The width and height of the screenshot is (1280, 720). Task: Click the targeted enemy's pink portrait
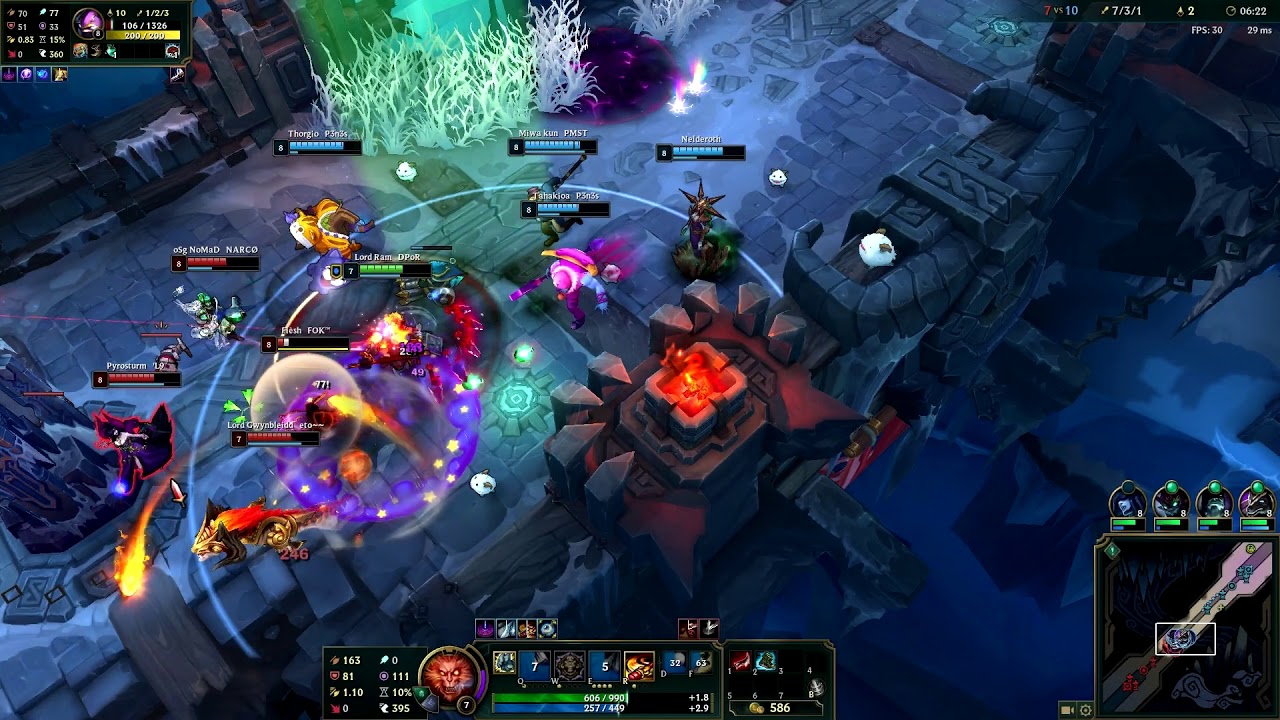coord(90,22)
